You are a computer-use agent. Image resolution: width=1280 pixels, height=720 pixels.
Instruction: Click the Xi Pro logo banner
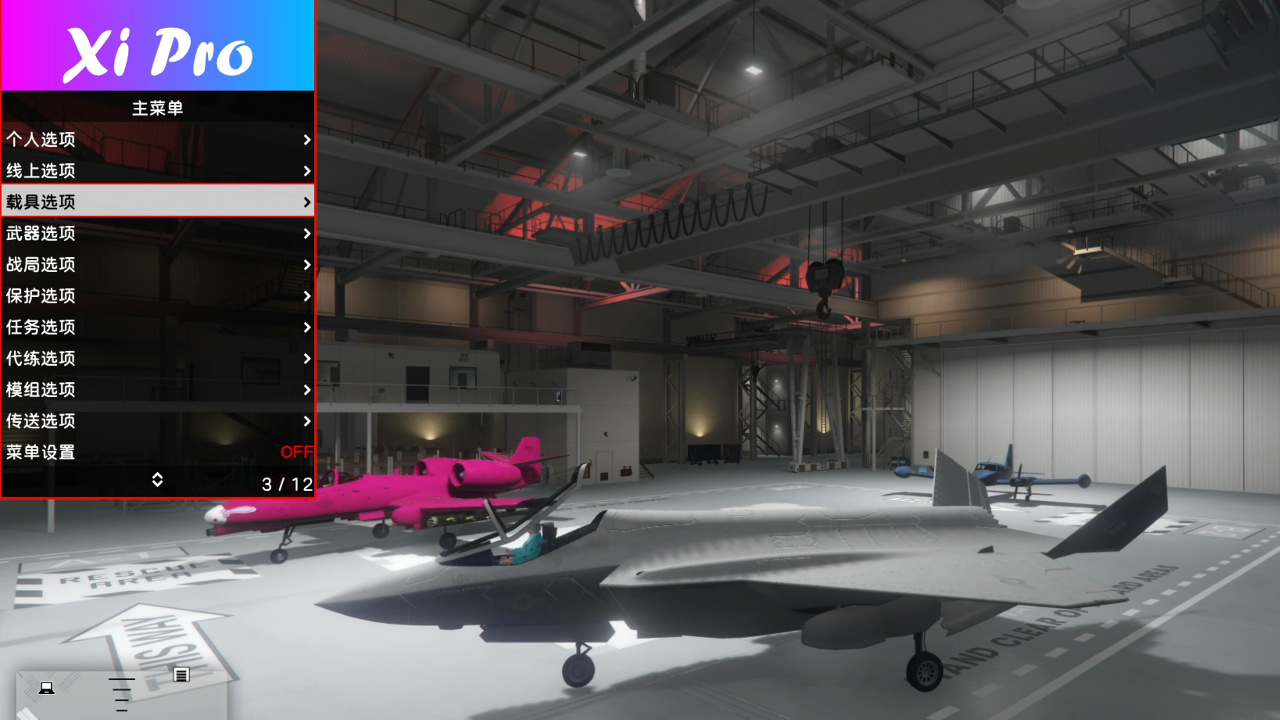157,45
